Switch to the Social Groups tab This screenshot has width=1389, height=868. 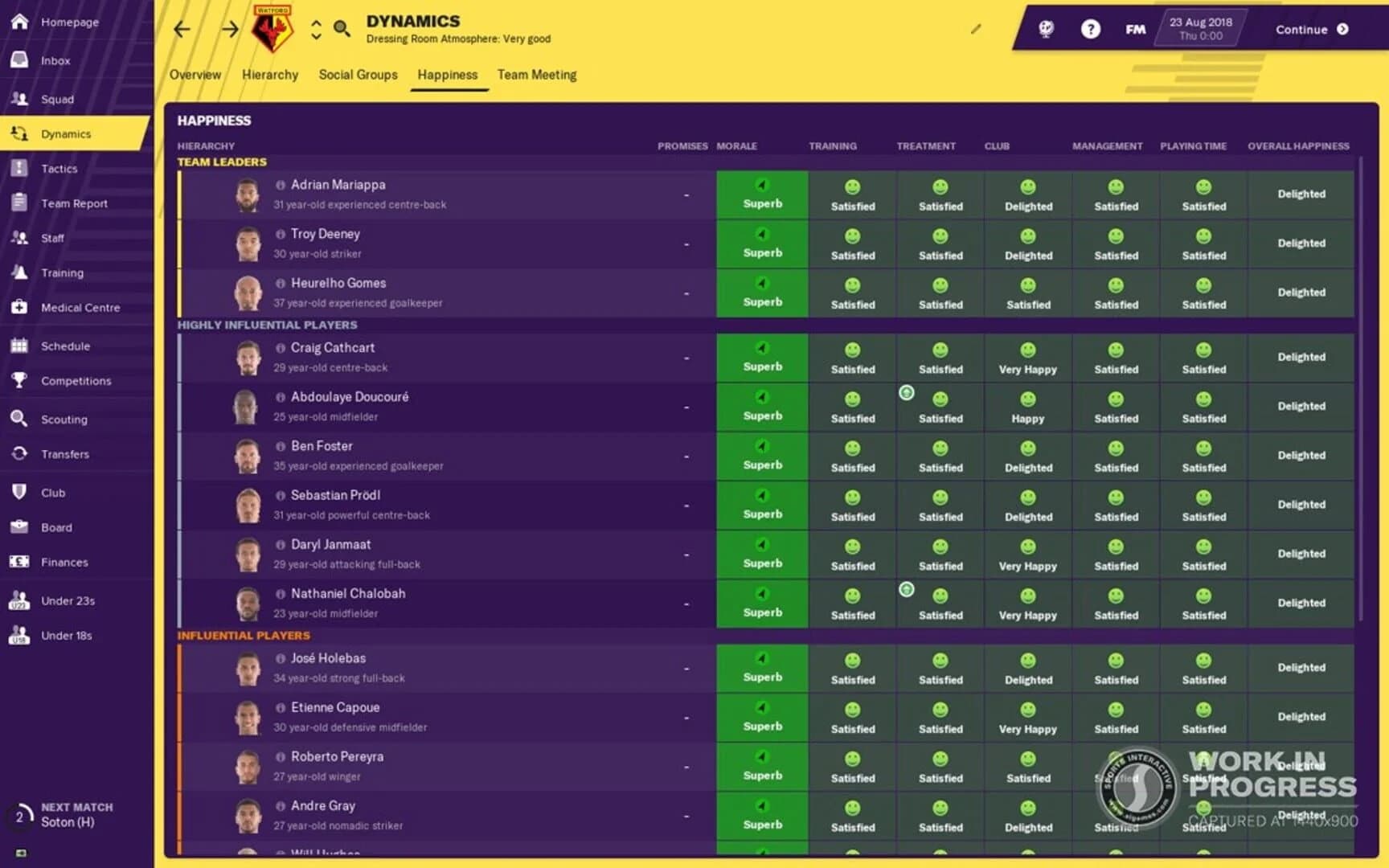[x=358, y=75]
